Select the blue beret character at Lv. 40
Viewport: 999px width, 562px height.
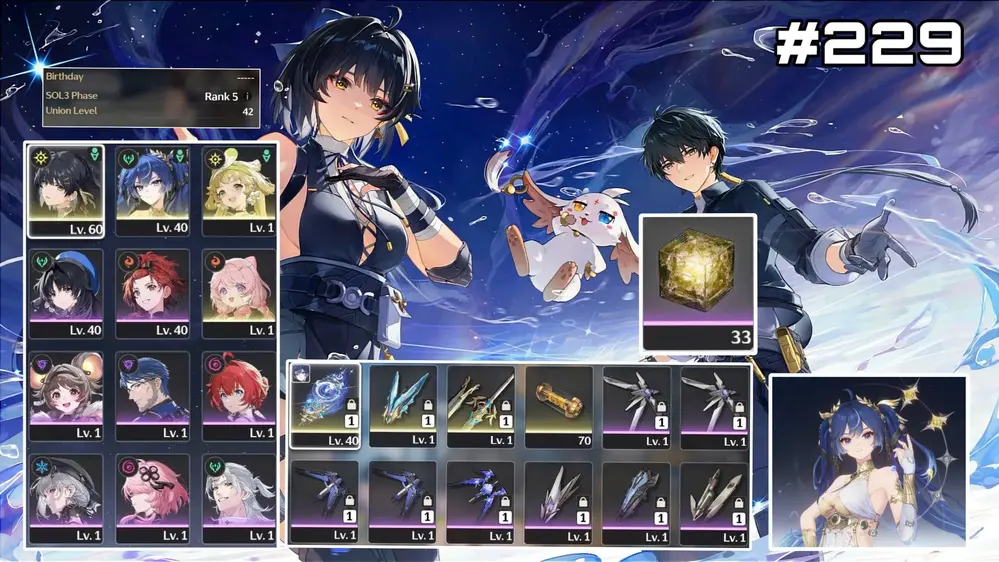click(x=66, y=294)
